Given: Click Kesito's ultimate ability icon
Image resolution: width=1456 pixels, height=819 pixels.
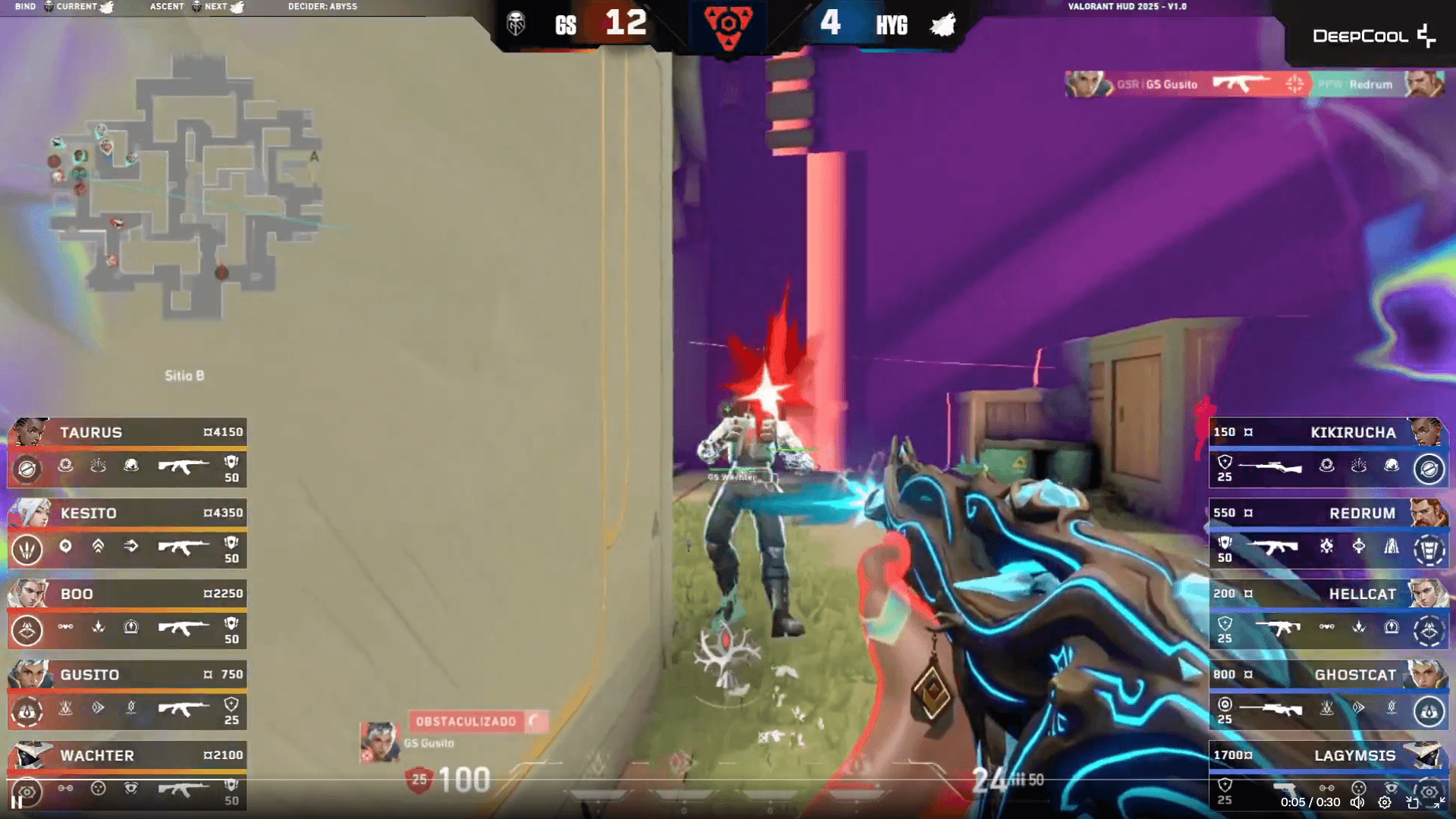Looking at the screenshot, I should (x=27, y=549).
